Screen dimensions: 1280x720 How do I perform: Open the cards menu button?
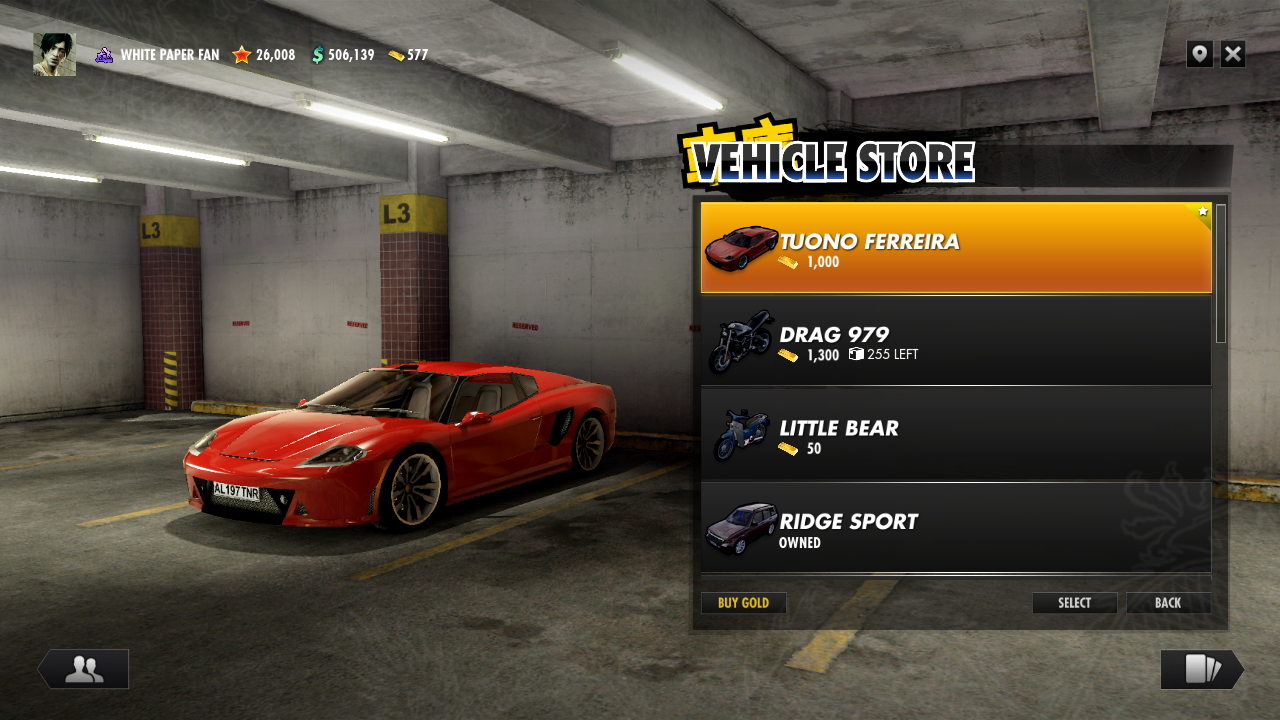pos(1201,669)
